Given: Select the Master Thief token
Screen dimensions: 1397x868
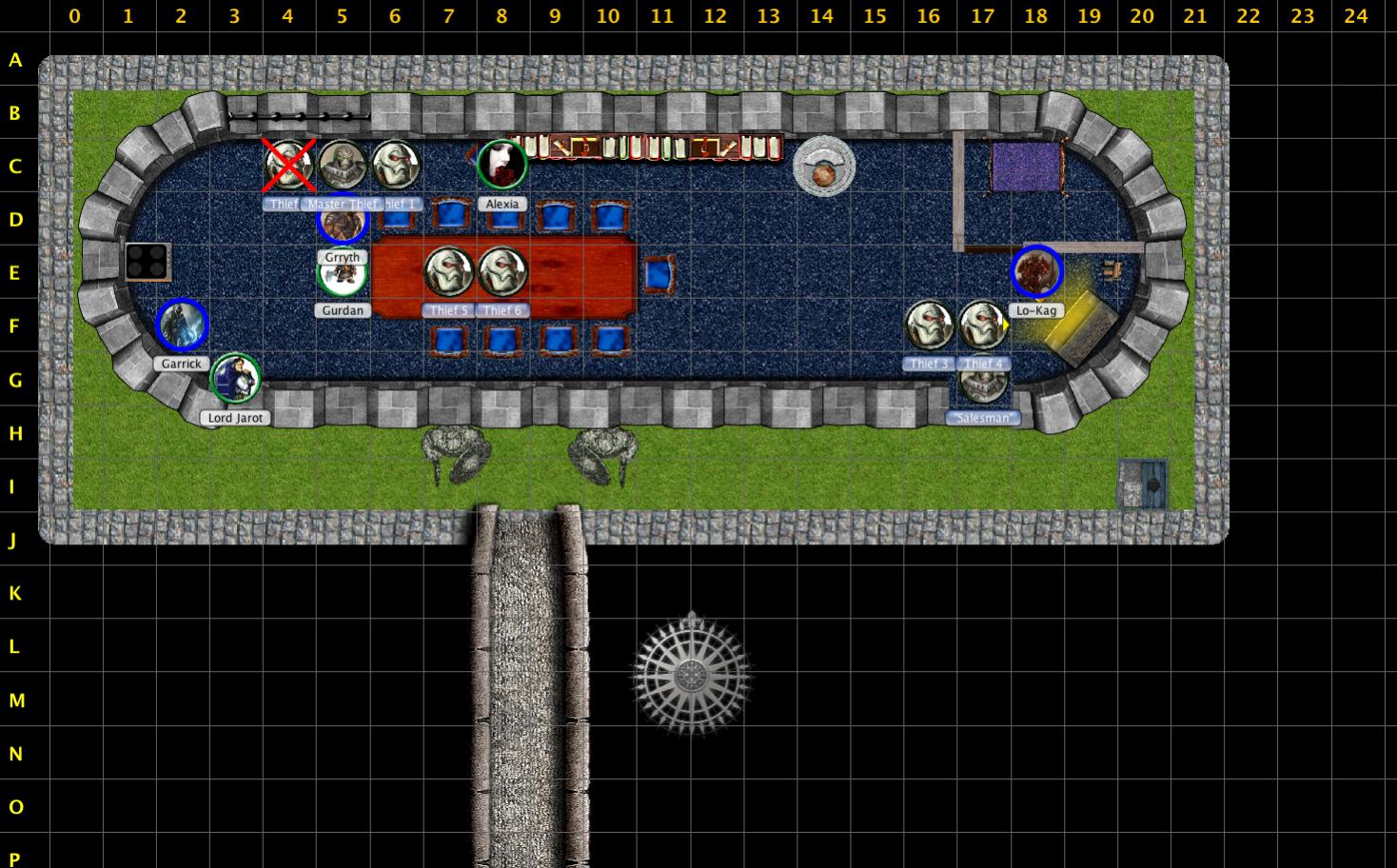Looking at the screenshot, I should (342, 166).
